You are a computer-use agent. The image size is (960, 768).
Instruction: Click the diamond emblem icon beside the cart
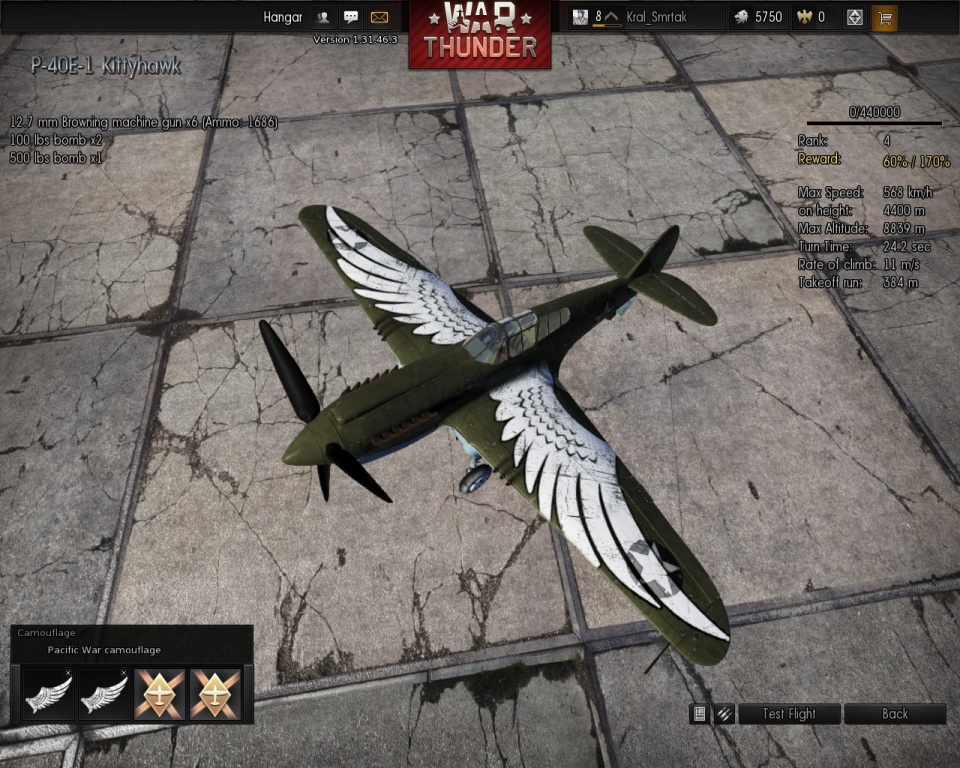pos(854,17)
